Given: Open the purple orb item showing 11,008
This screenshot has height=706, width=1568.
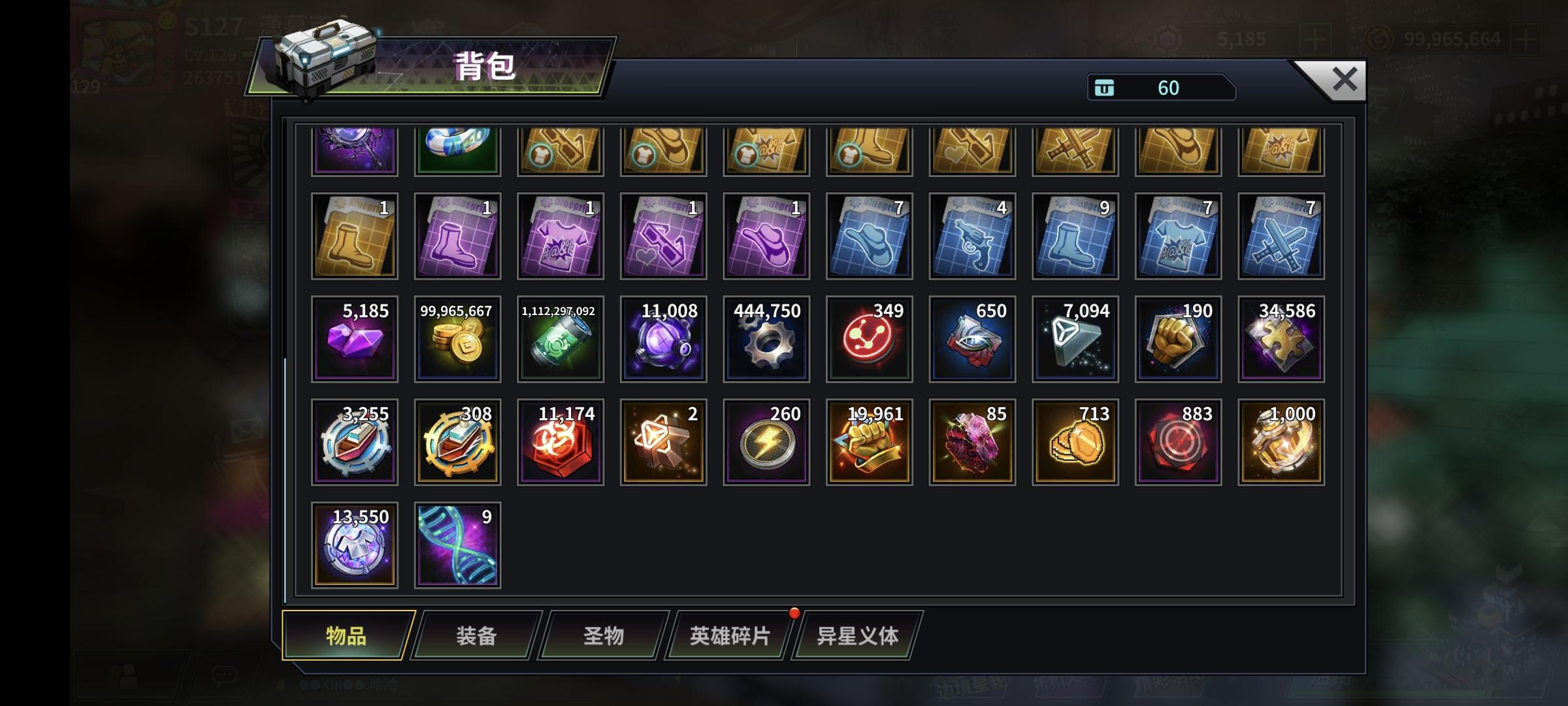Looking at the screenshot, I should [662, 338].
